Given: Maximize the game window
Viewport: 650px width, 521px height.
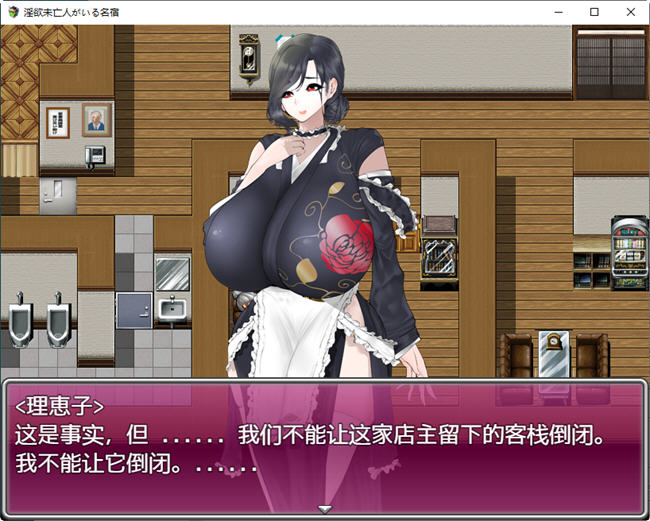Looking at the screenshot, I should [x=594, y=12].
